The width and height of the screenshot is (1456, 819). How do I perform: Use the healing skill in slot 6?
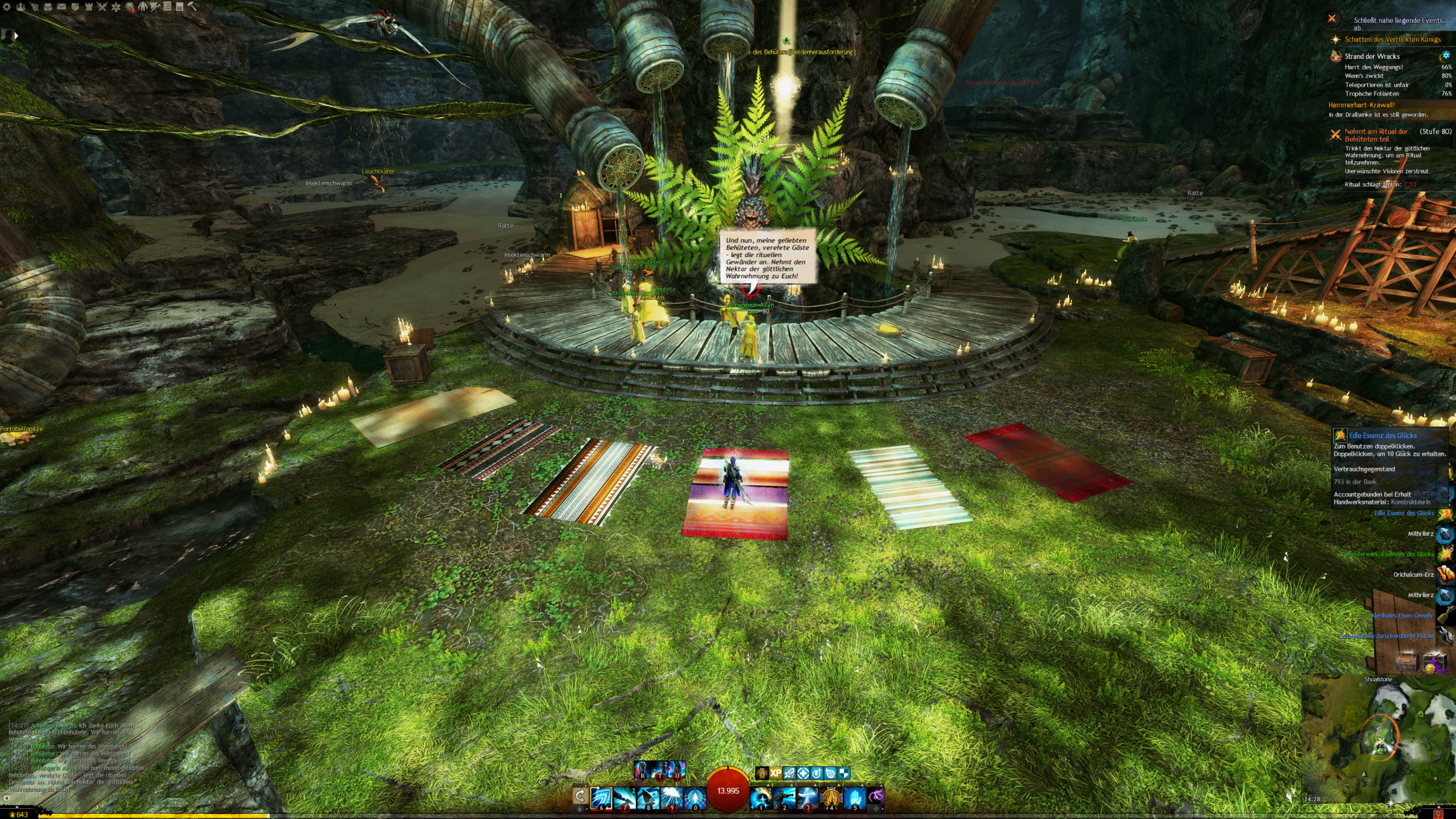601,797
